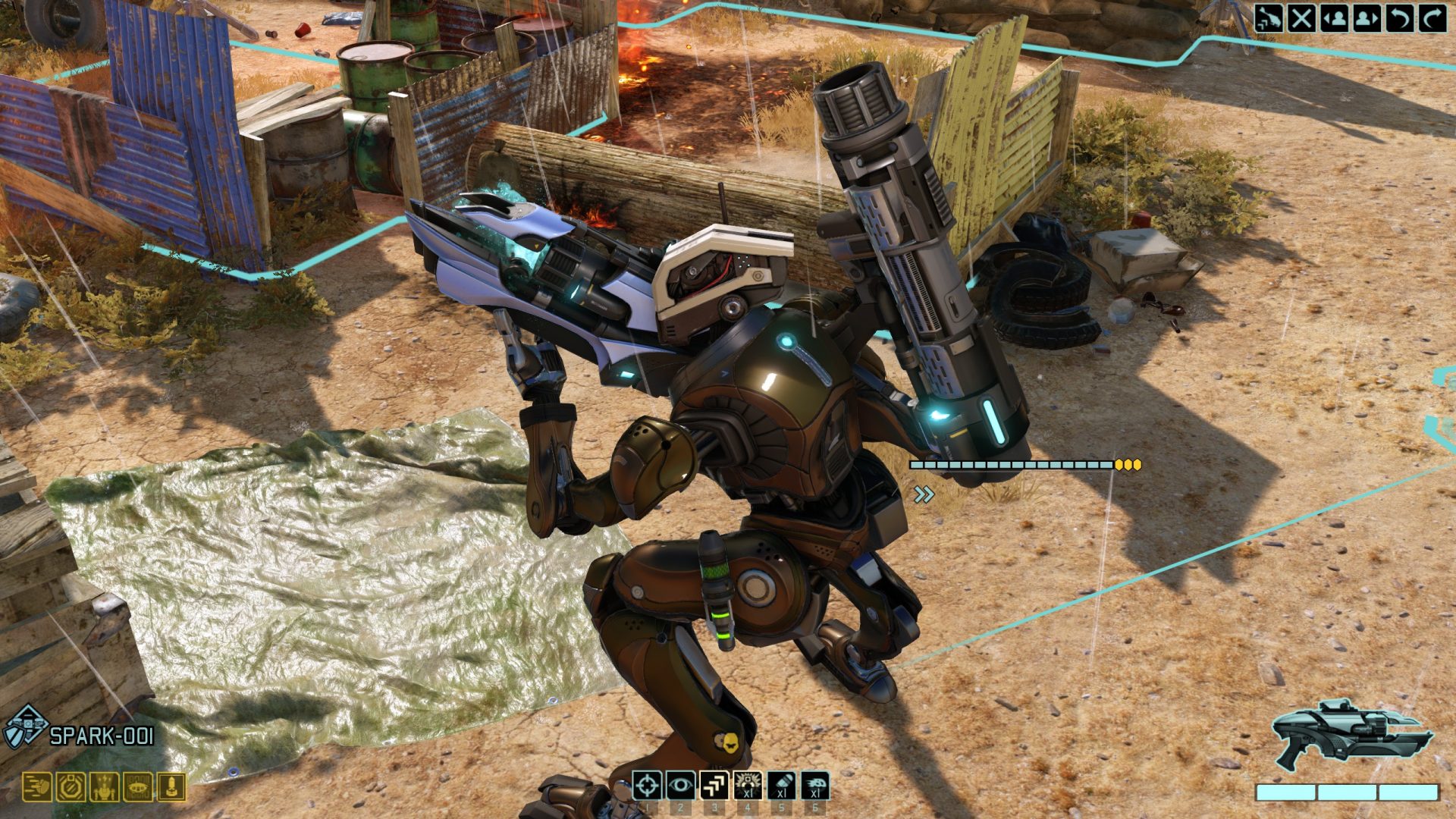The image size is (1456, 819).
Task: Rotate camera with the right curved arrow
Action: [x=1432, y=18]
